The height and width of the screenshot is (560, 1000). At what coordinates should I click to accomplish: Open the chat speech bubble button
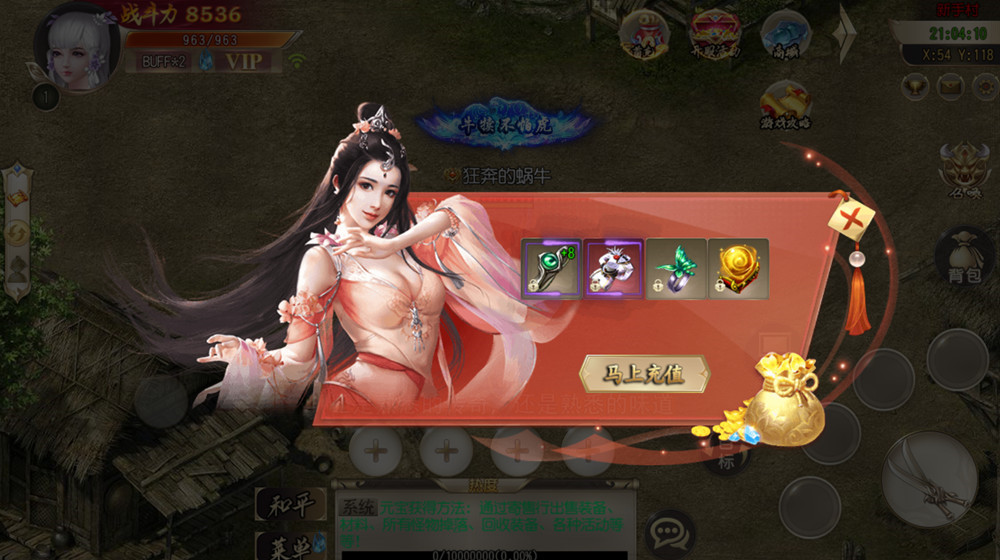[x=669, y=530]
